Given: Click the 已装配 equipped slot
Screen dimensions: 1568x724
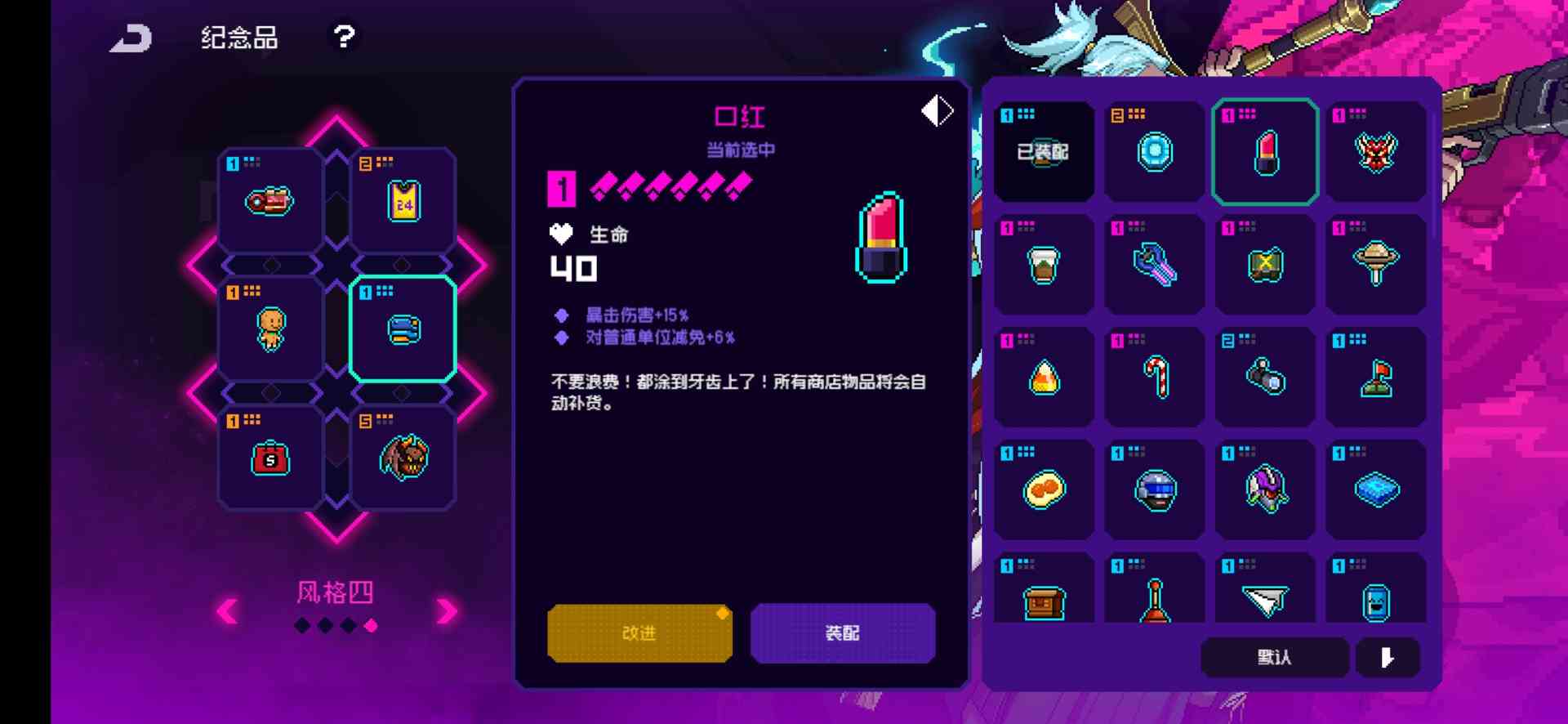Looking at the screenshot, I should click(1044, 151).
